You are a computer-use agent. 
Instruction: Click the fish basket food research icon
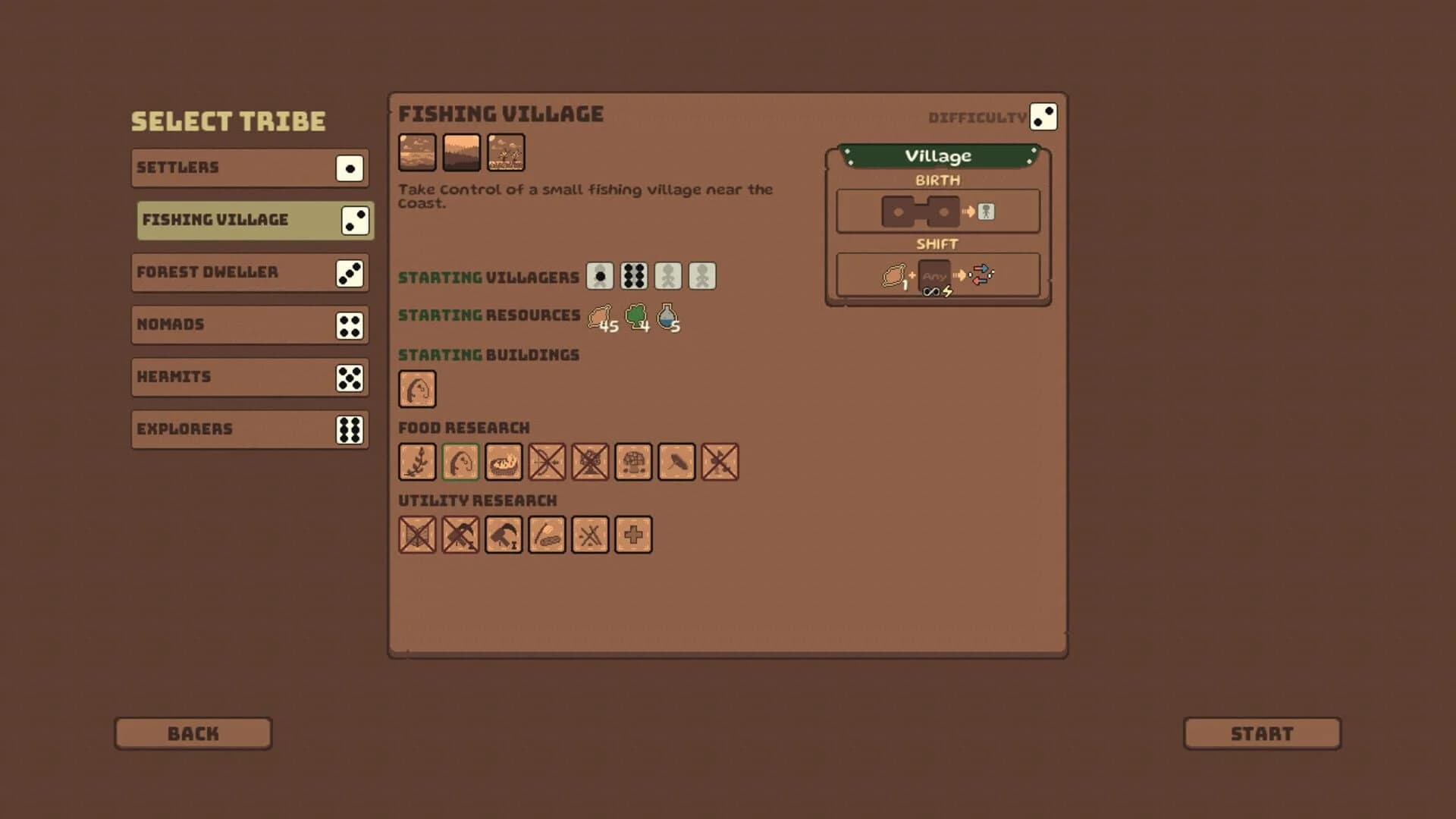coord(504,462)
